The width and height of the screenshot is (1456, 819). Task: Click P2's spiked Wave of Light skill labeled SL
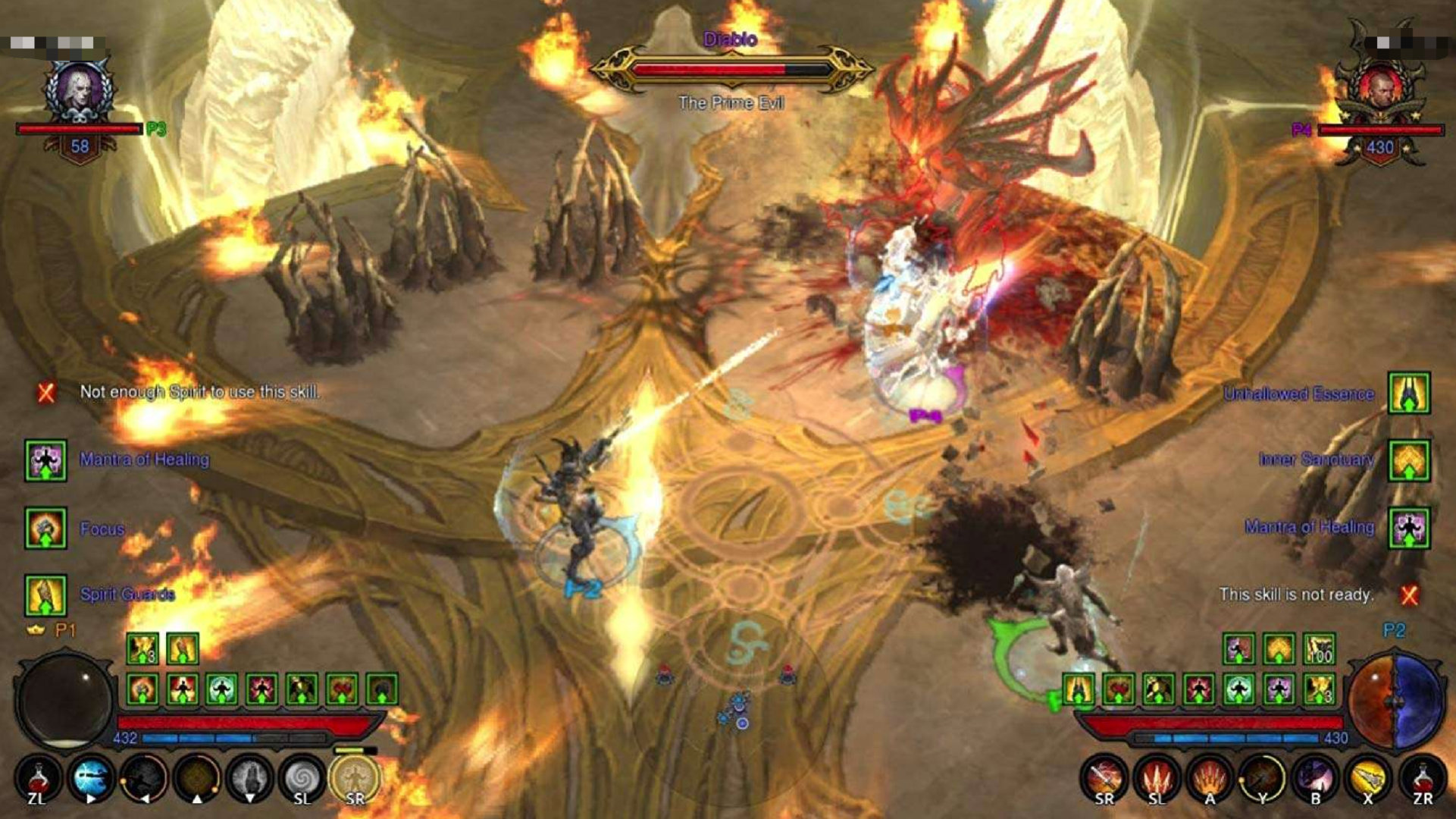(1157, 779)
